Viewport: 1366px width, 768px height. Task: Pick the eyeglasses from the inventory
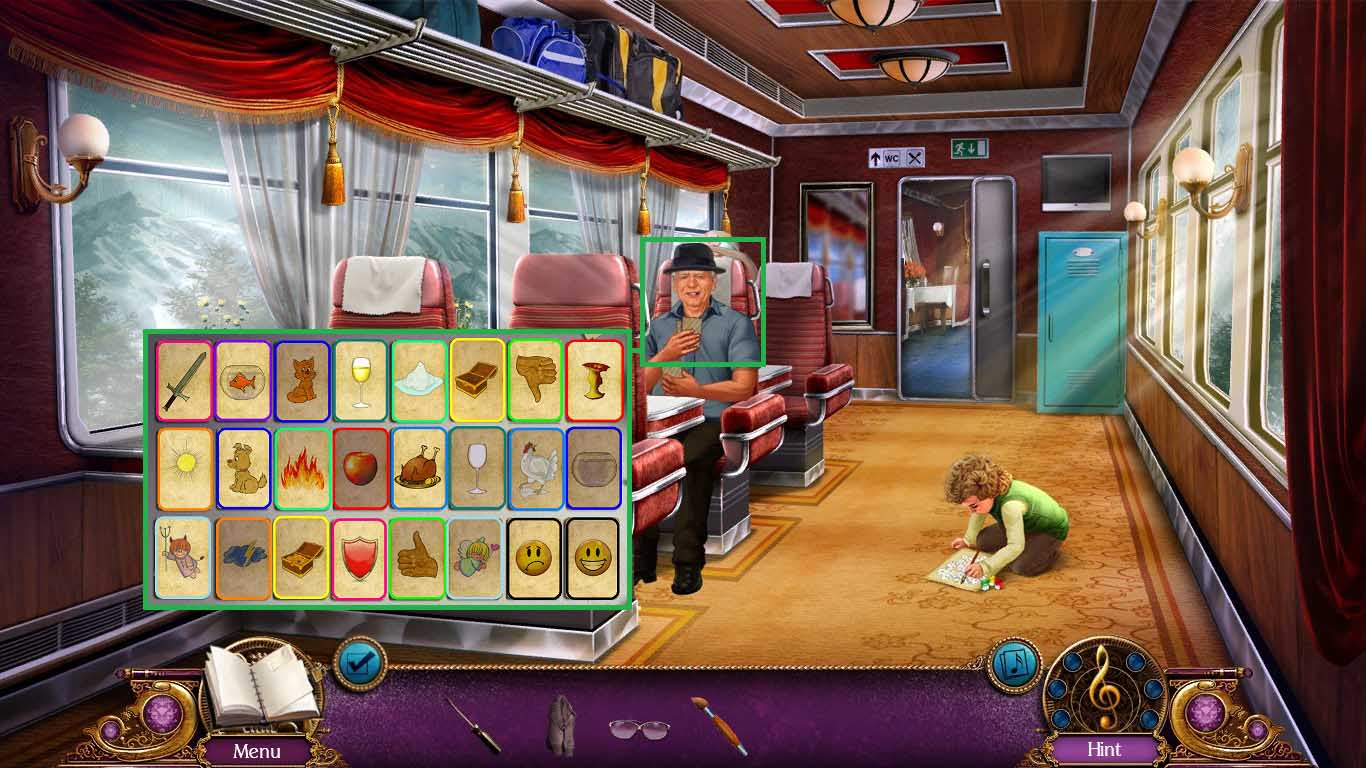pyautogui.click(x=639, y=727)
